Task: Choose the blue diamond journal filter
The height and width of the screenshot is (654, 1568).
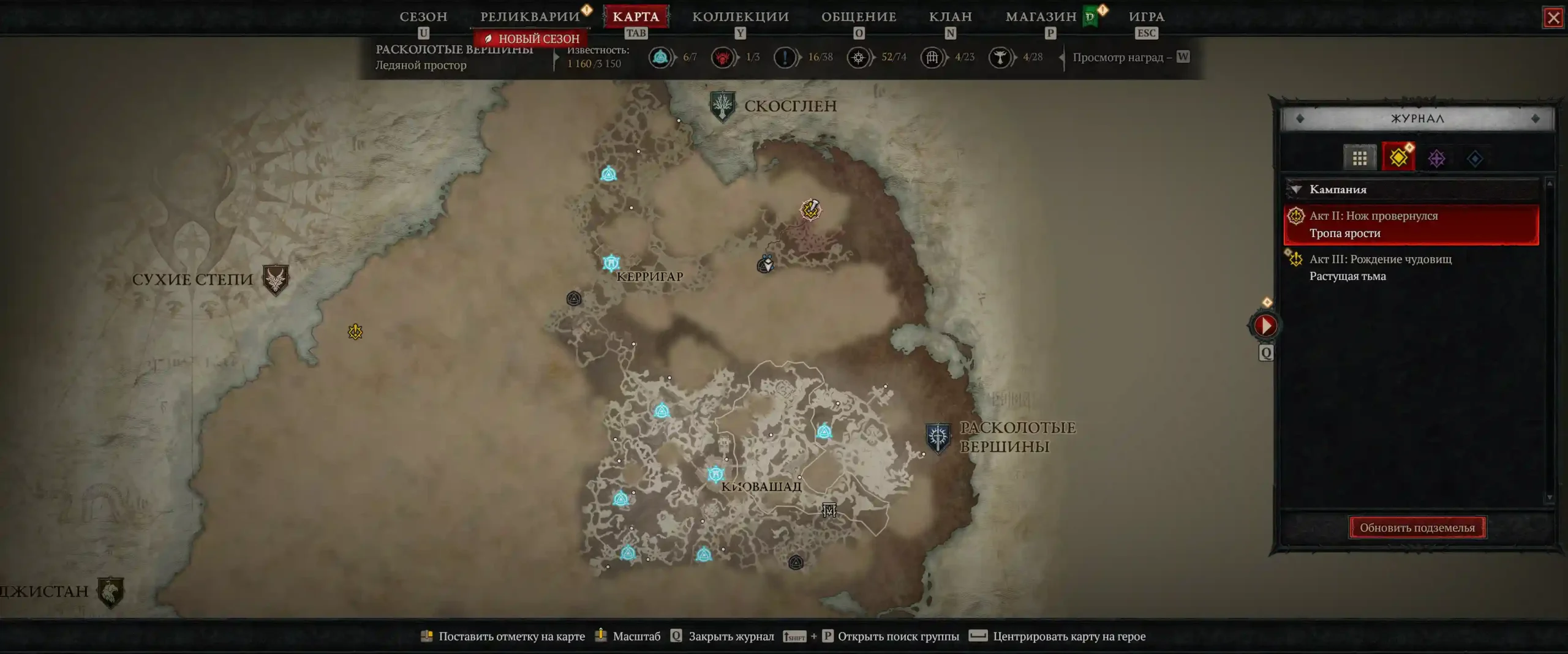Action: pyautogui.click(x=1475, y=159)
